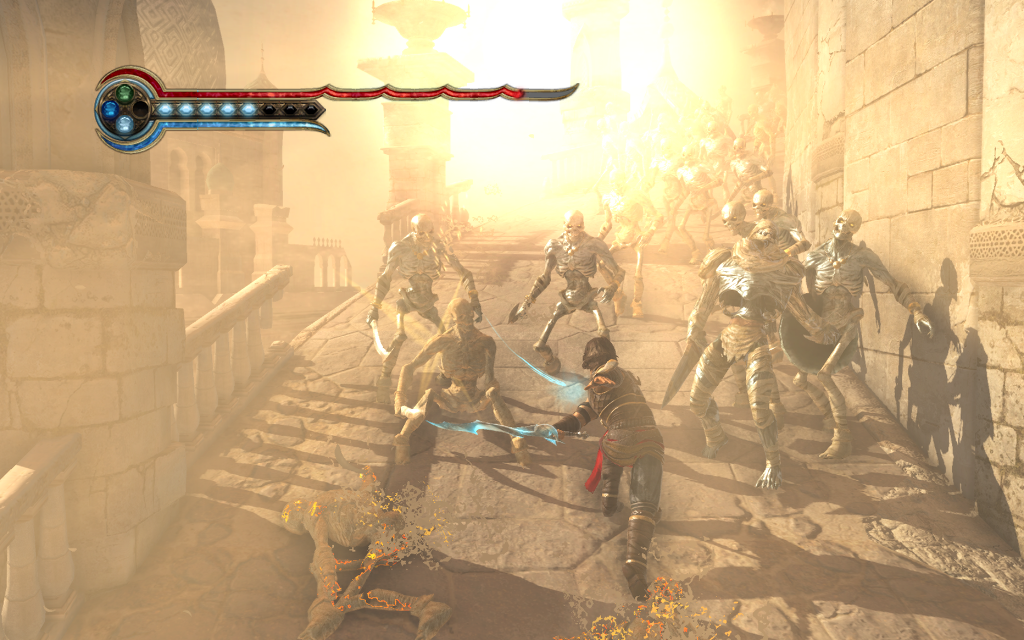Activate the dark blue power gem
Screen dimensions: 1024x640
pyautogui.click(x=109, y=109)
